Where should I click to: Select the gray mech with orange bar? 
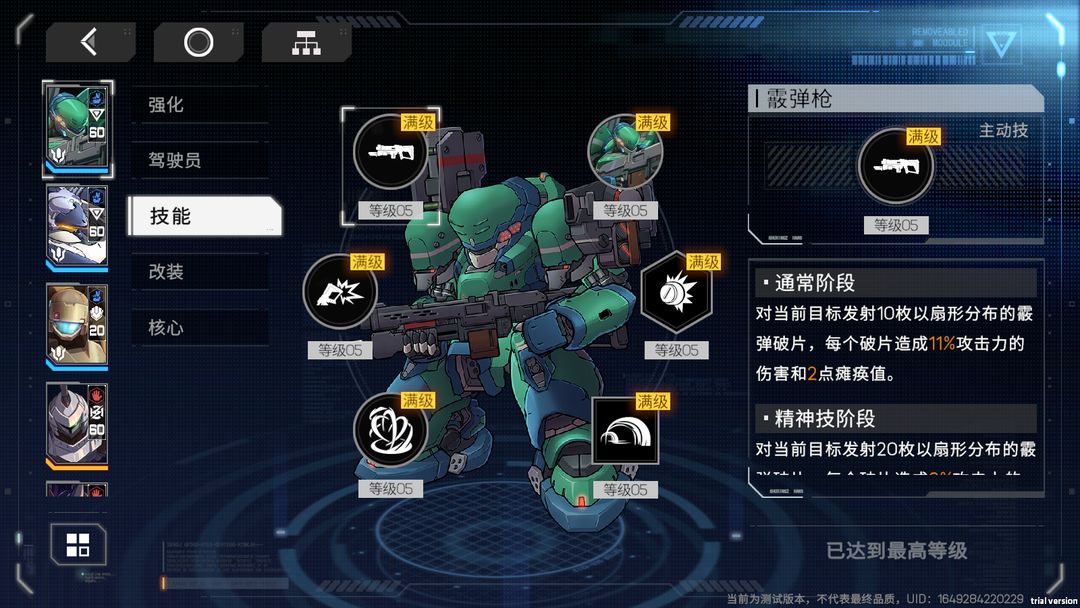click(77, 424)
